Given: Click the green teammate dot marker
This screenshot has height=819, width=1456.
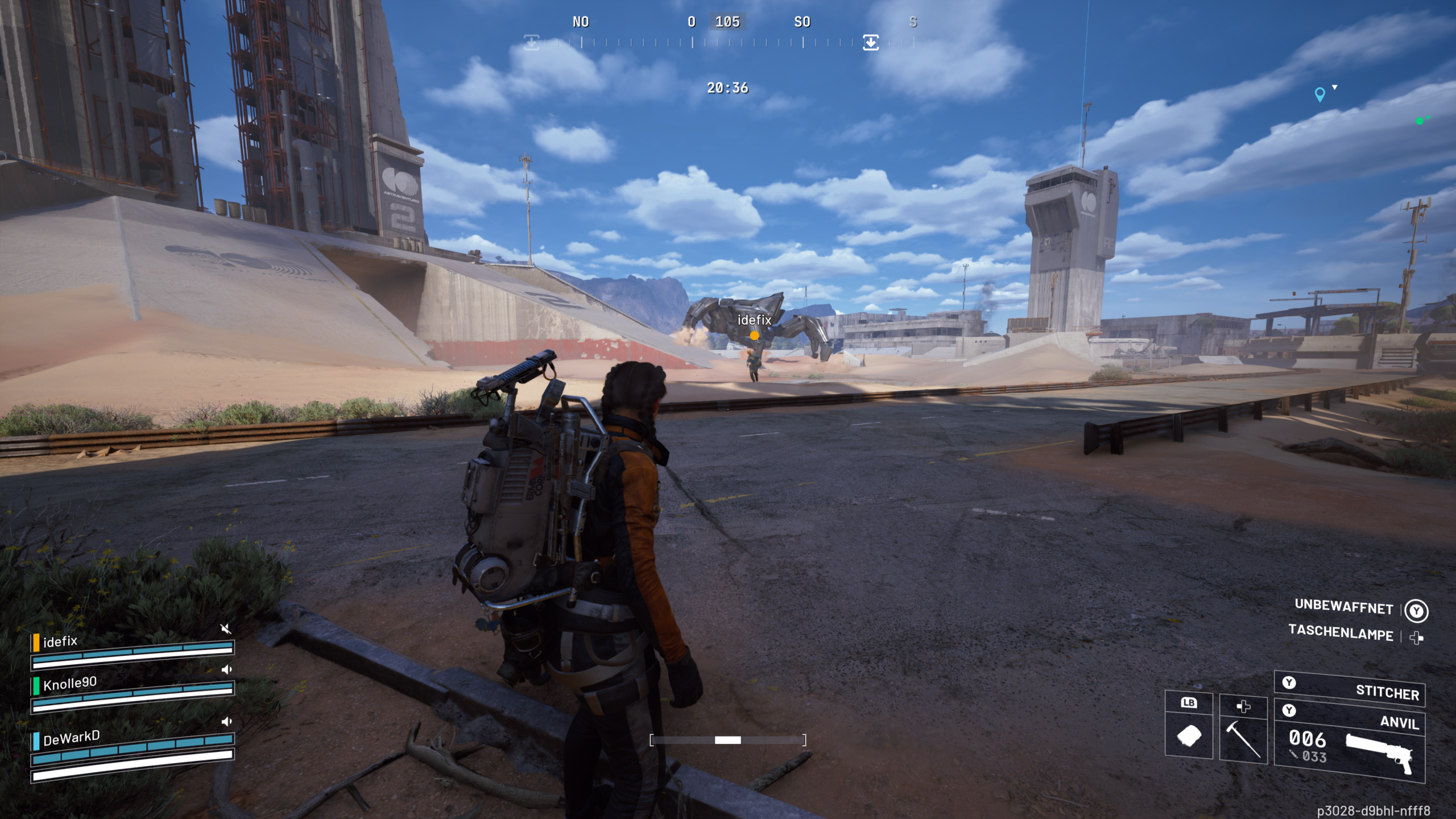Looking at the screenshot, I should pos(1420,121).
